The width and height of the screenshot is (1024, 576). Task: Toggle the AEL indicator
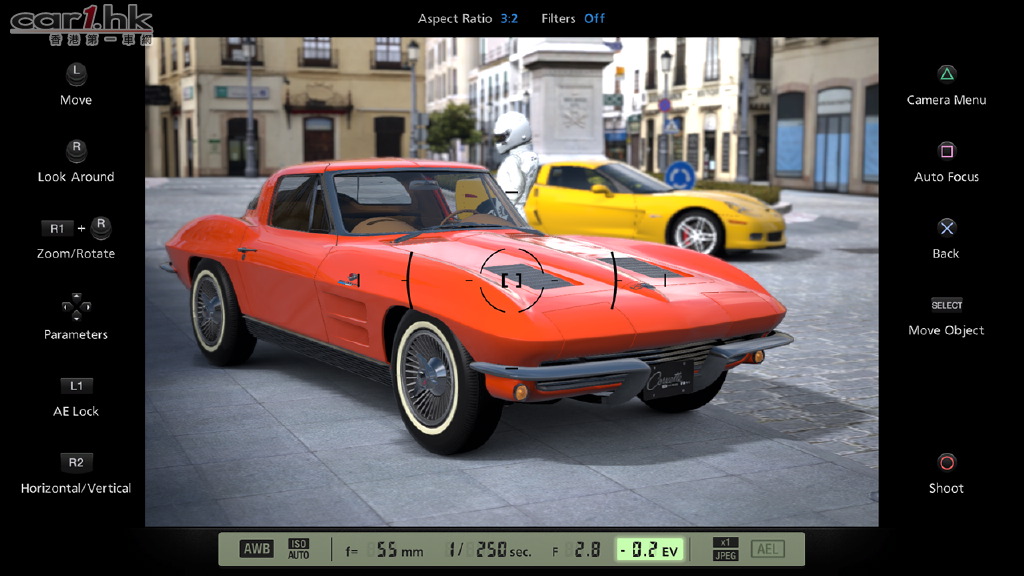pyautogui.click(x=768, y=549)
